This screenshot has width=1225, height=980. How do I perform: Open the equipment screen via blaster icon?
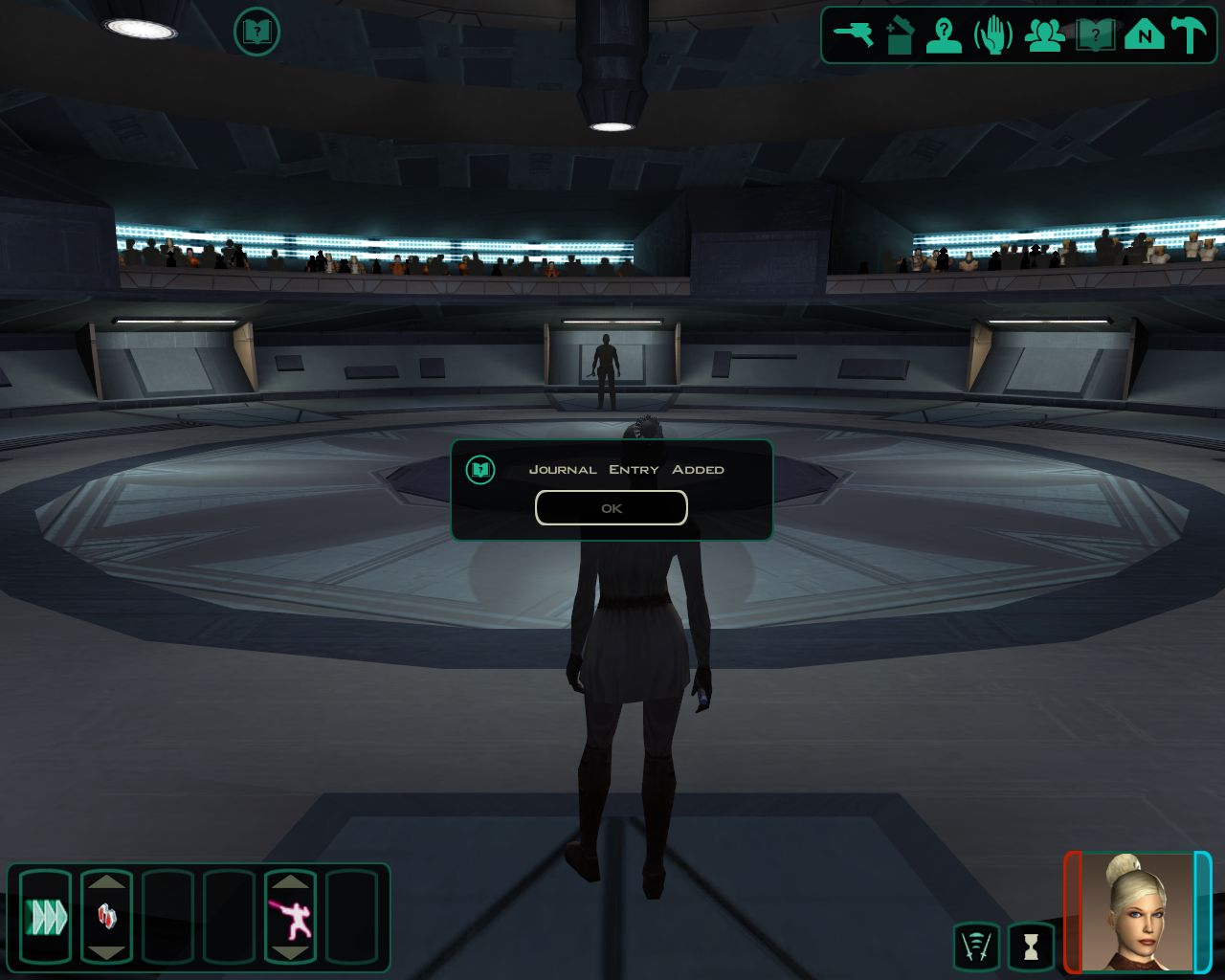click(853, 35)
